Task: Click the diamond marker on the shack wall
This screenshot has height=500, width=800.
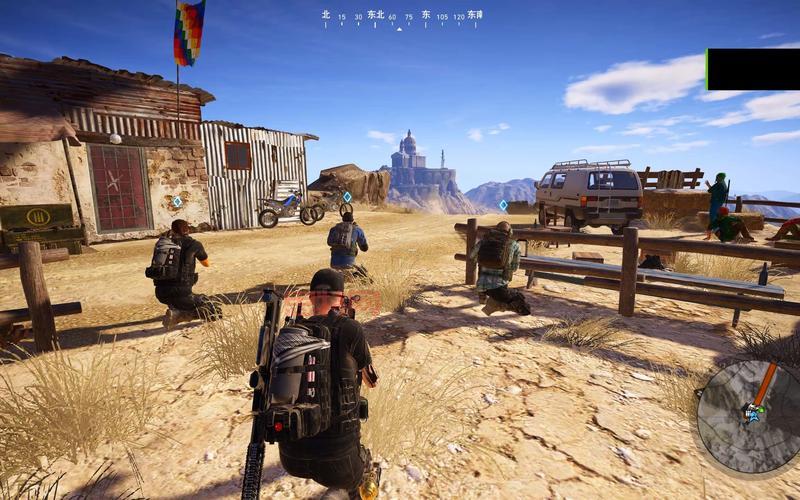Action: 177,202
